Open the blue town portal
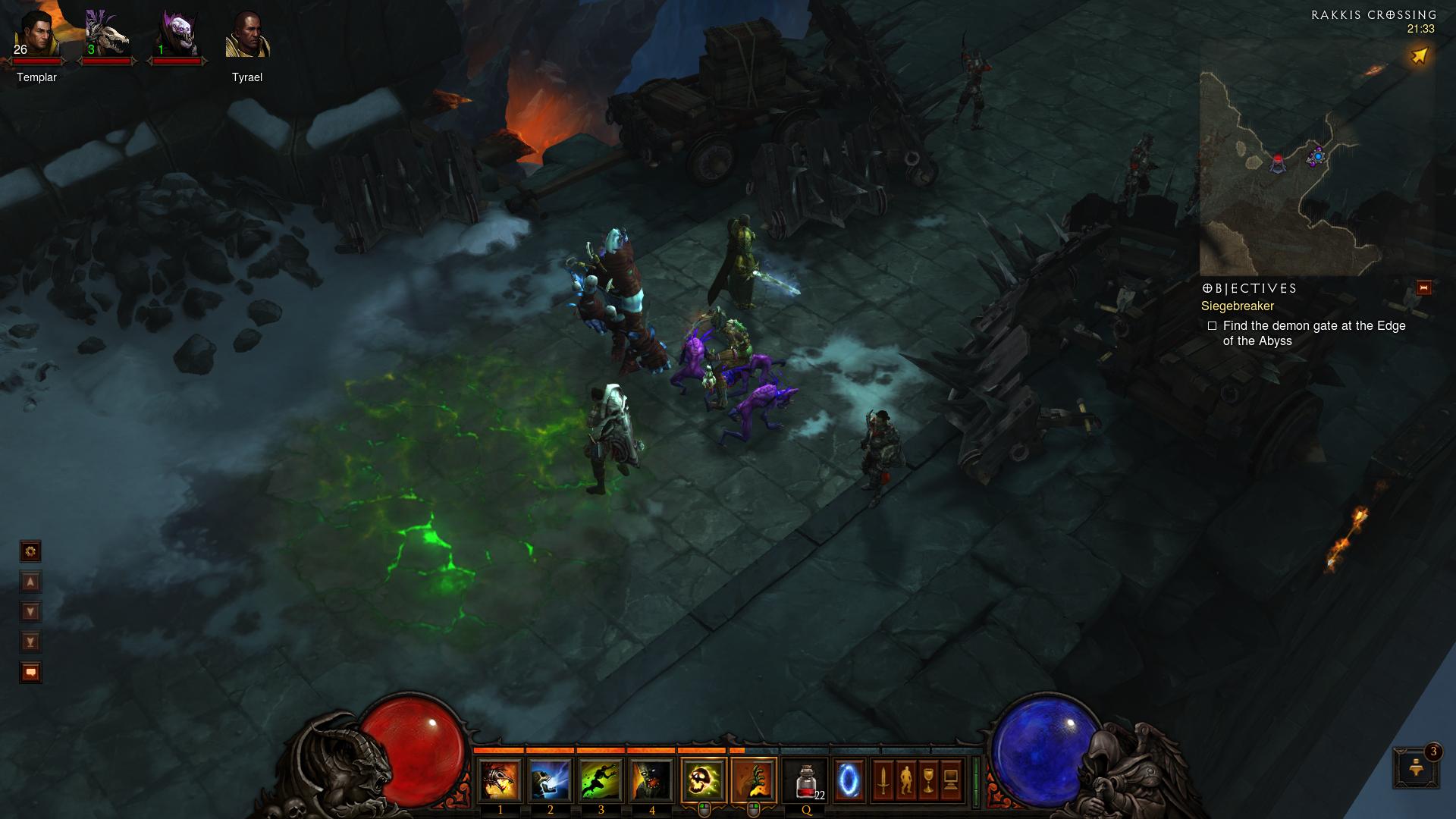1456x819 pixels. click(849, 781)
